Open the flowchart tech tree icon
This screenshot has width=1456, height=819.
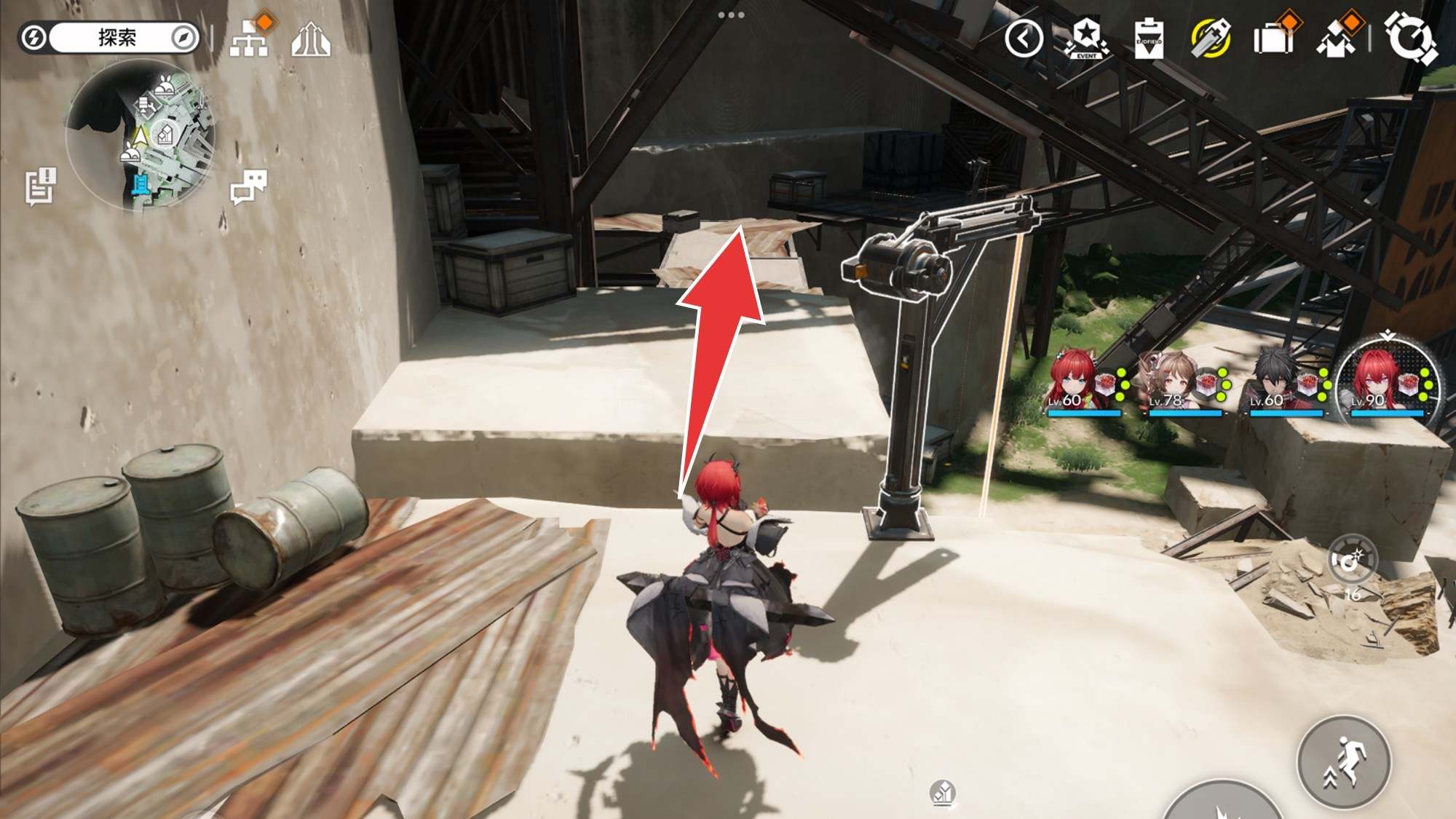pyautogui.click(x=250, y=37)
